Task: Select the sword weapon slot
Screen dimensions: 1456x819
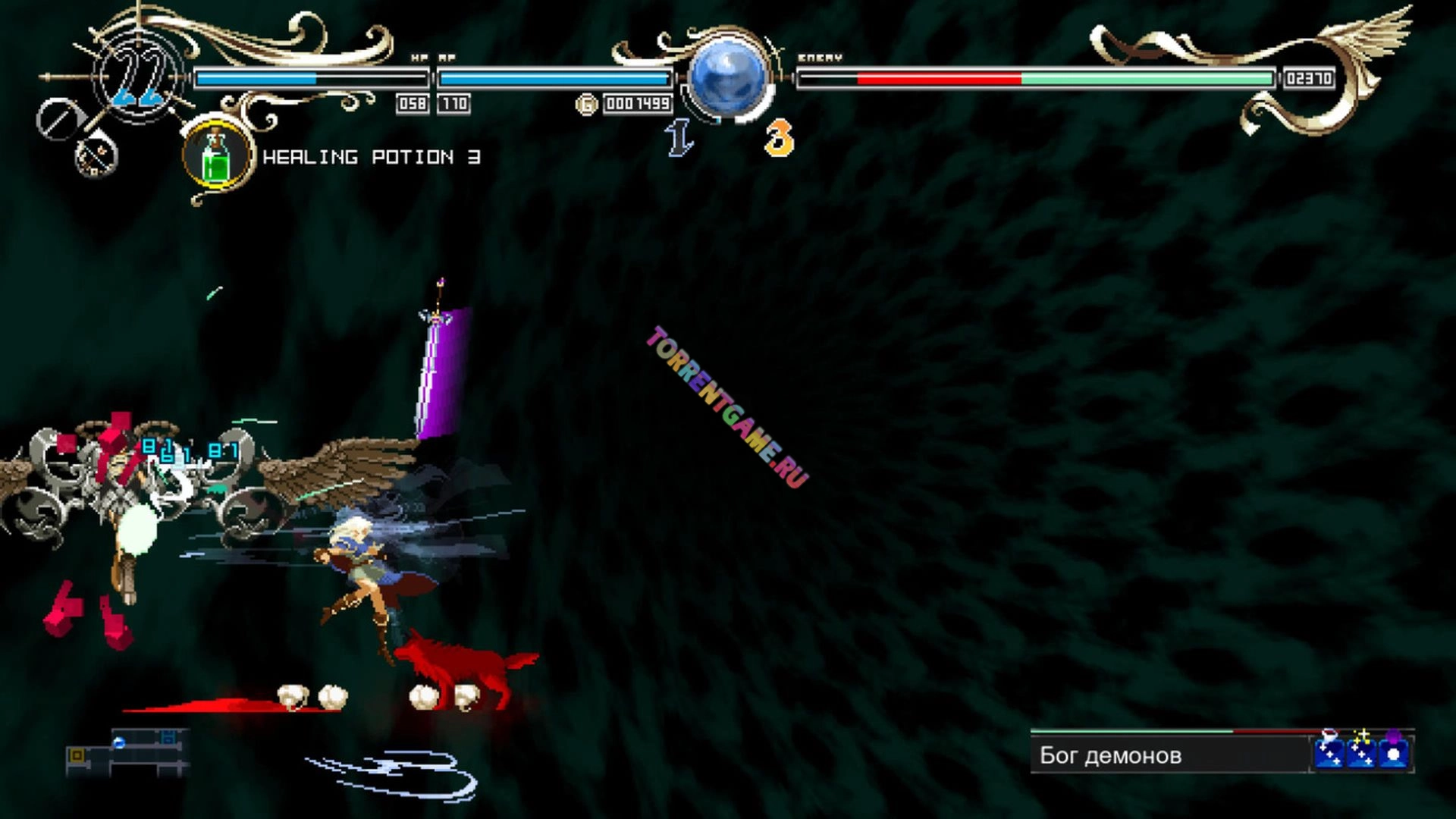Action: click(58, 119)
